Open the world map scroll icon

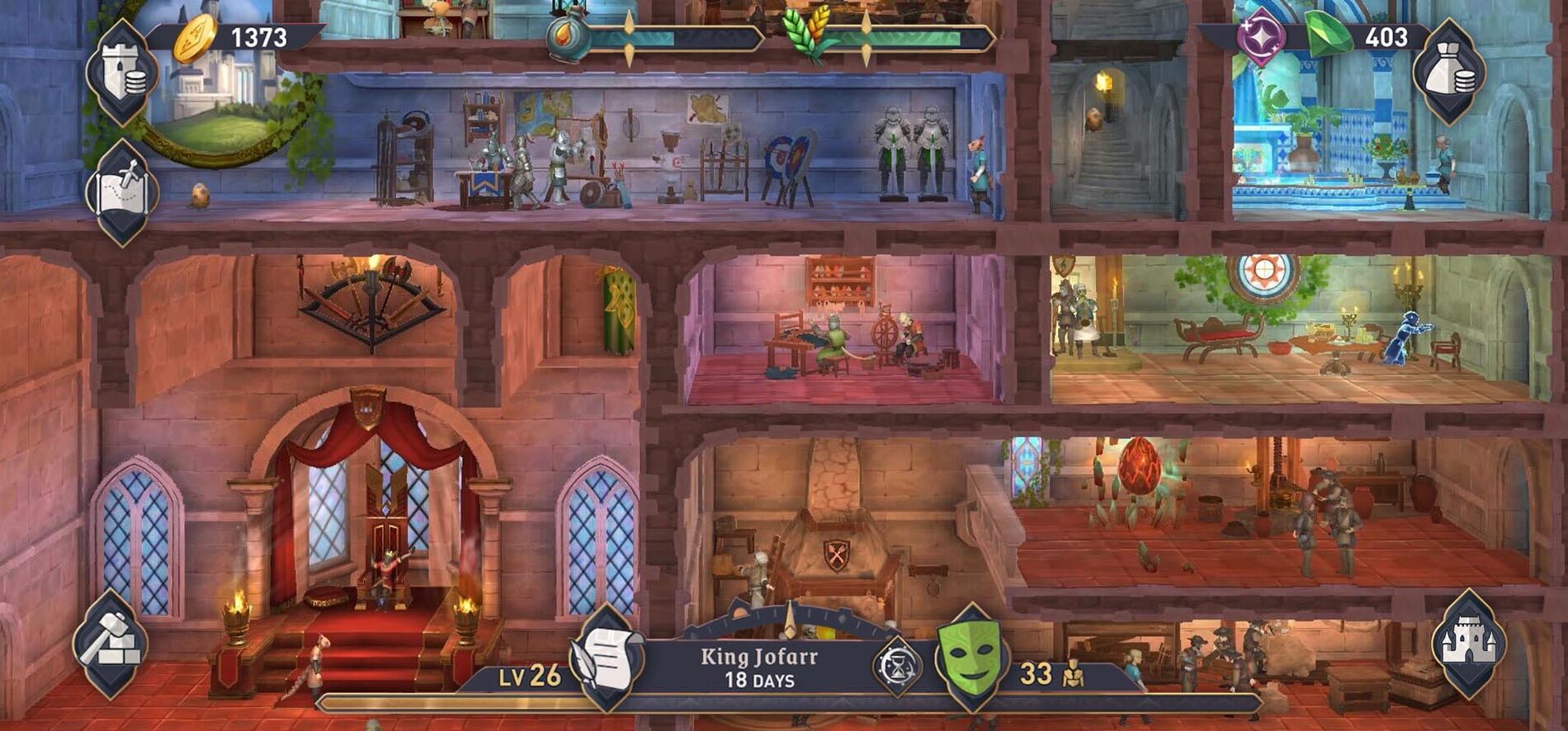coord(123,191)
